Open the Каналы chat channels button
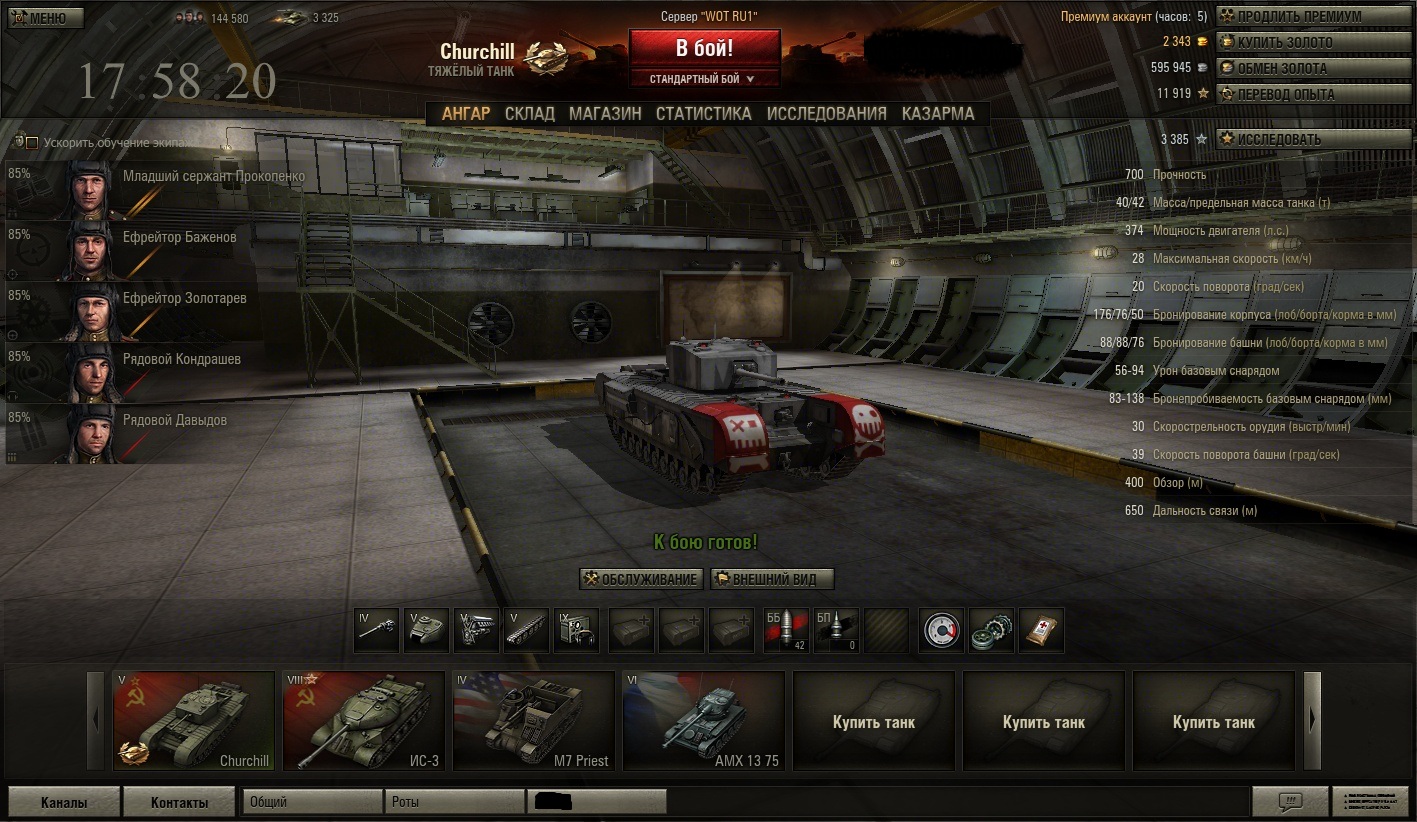 64,802
